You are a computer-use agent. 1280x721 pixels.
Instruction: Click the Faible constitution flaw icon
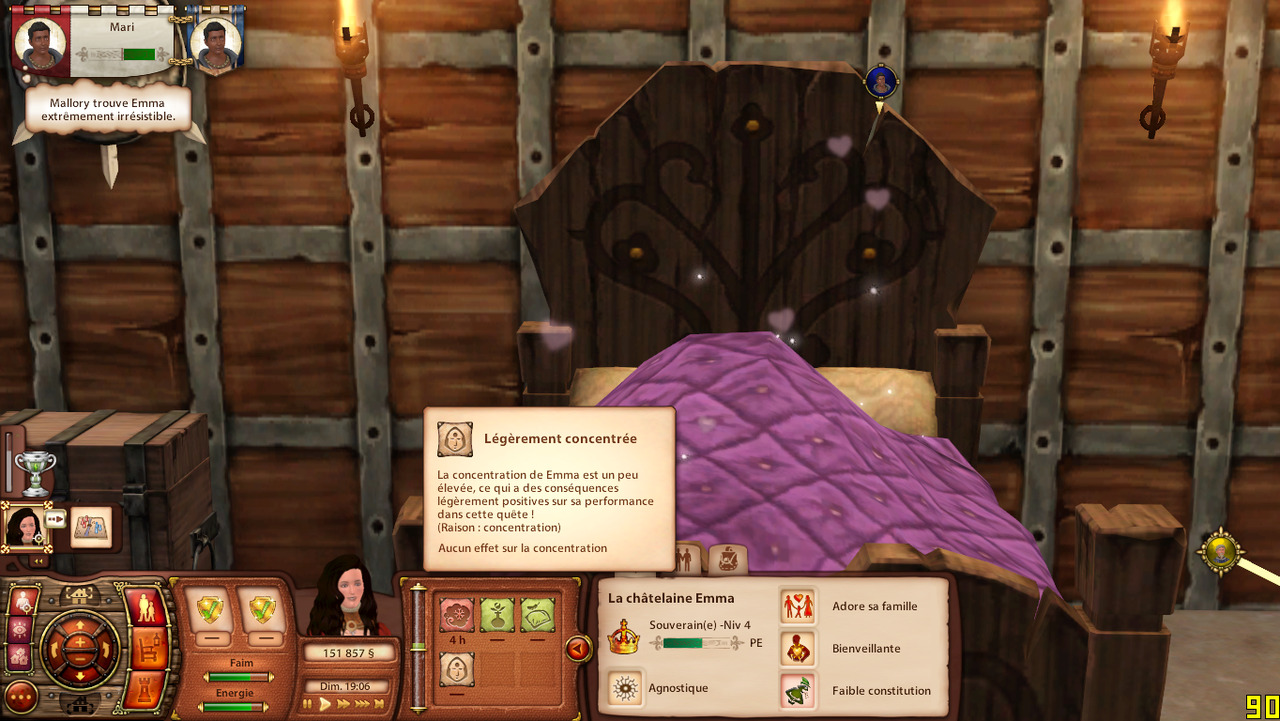pyautogui.click(x=798, y=690)
